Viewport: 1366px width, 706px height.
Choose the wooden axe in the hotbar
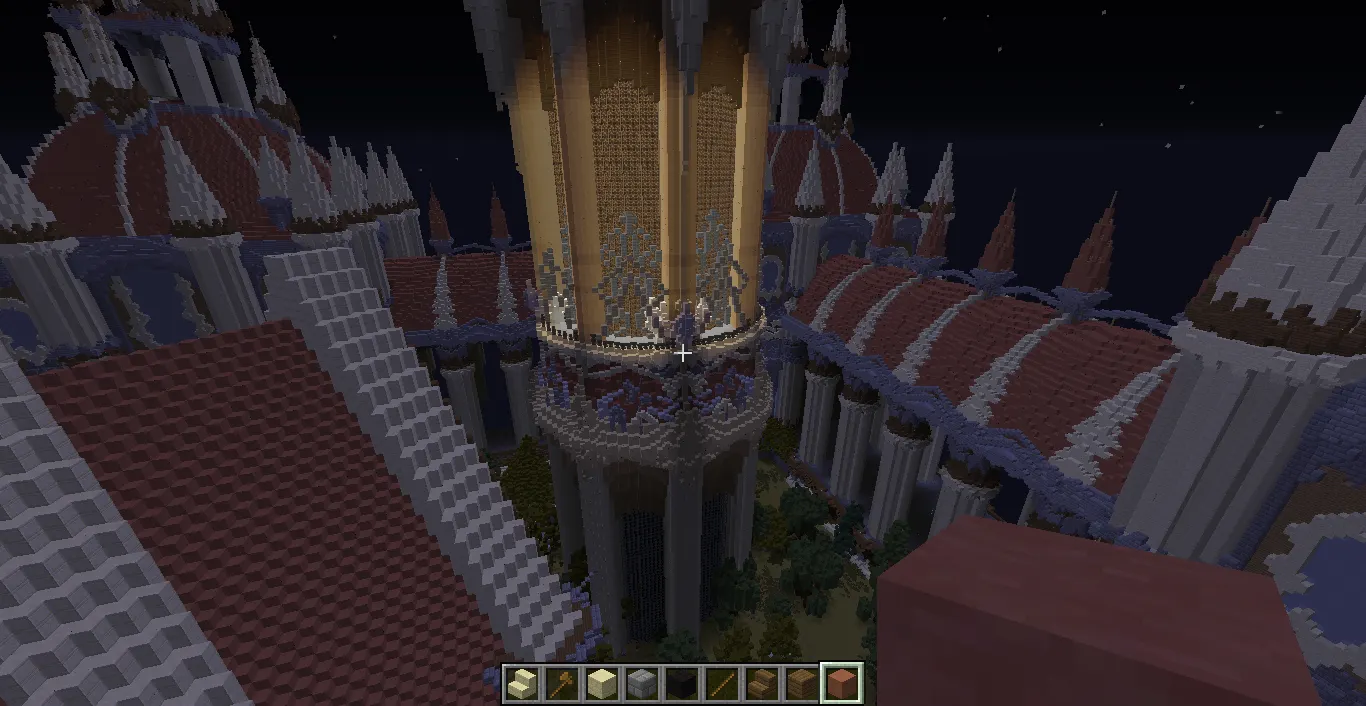tap(562, 685)
